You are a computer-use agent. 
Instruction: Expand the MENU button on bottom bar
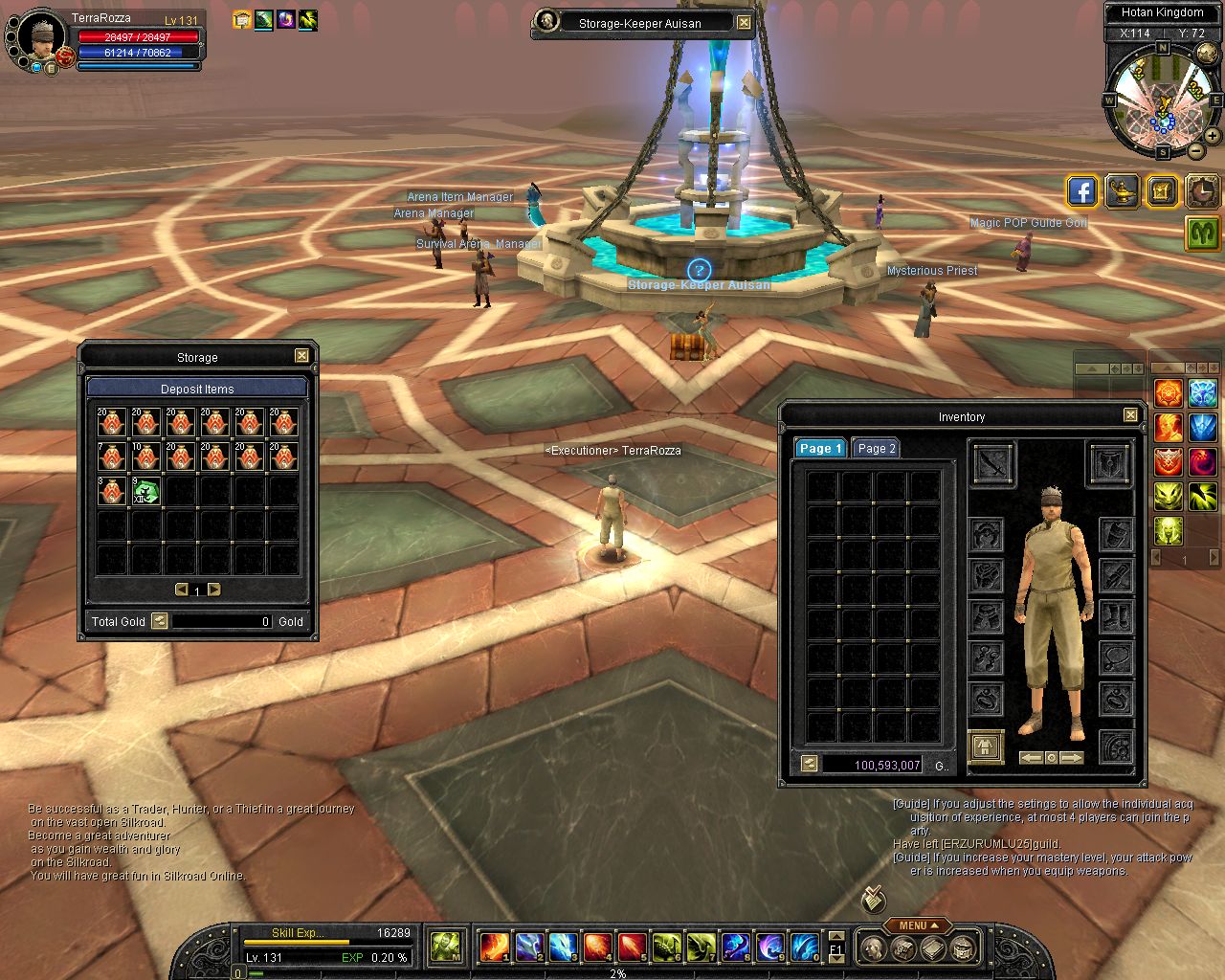click(917, 925)
